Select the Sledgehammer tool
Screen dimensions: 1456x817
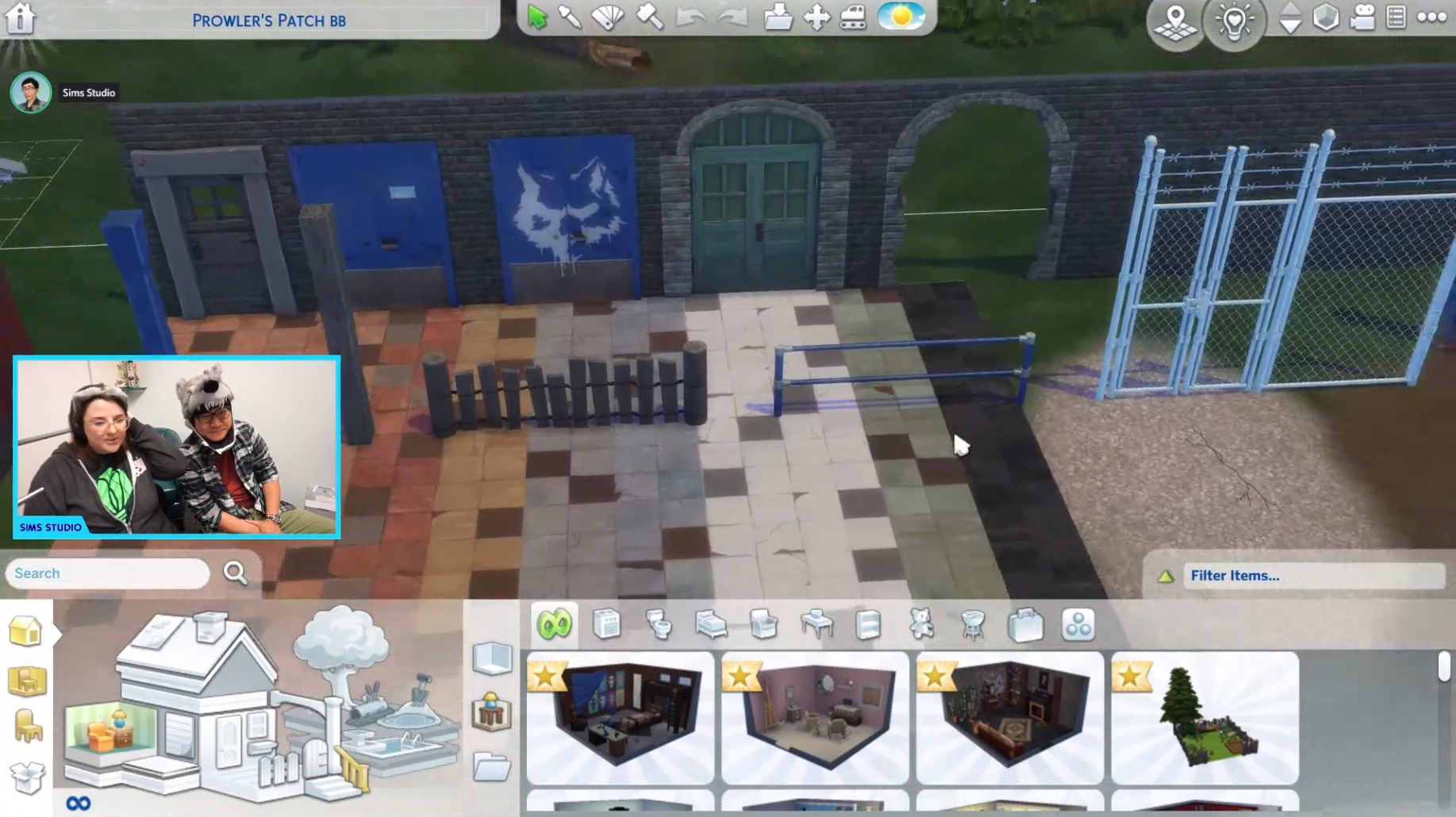coord(650,17)
